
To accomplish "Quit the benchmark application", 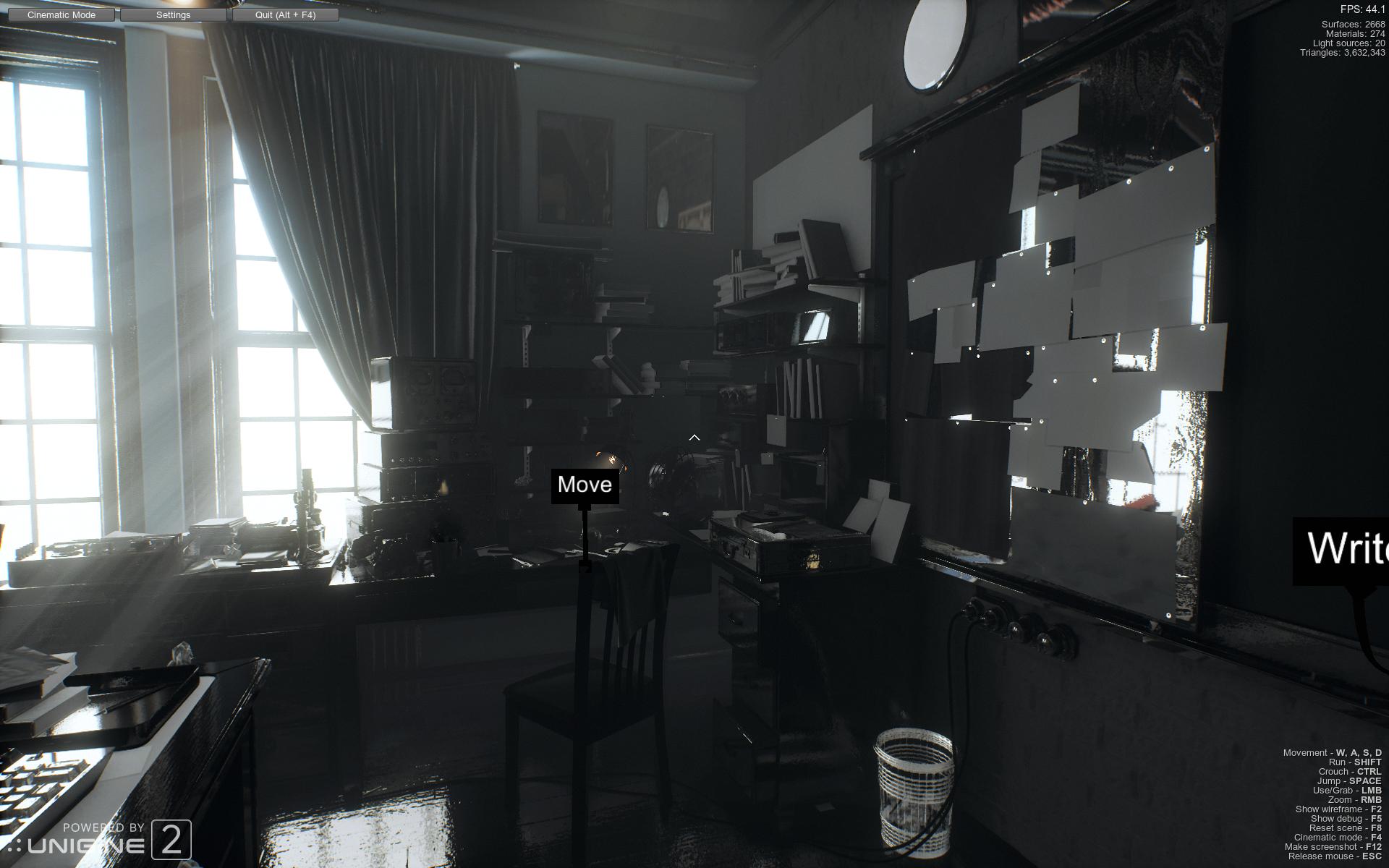I will pos(285,14).
